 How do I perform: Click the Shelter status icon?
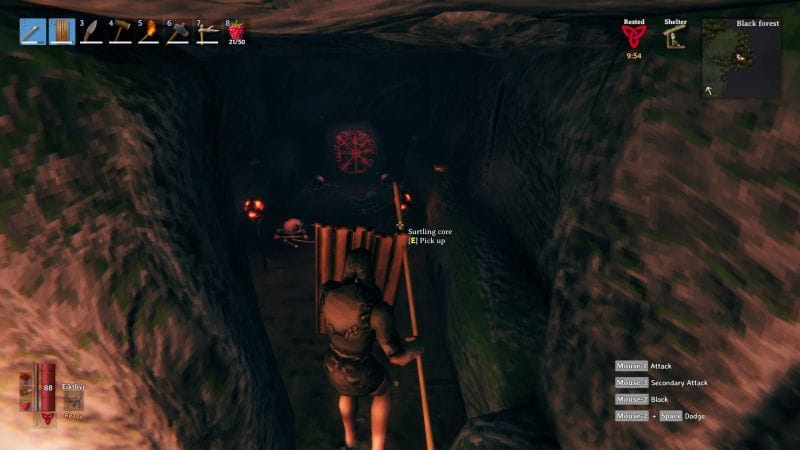[674, 37]
